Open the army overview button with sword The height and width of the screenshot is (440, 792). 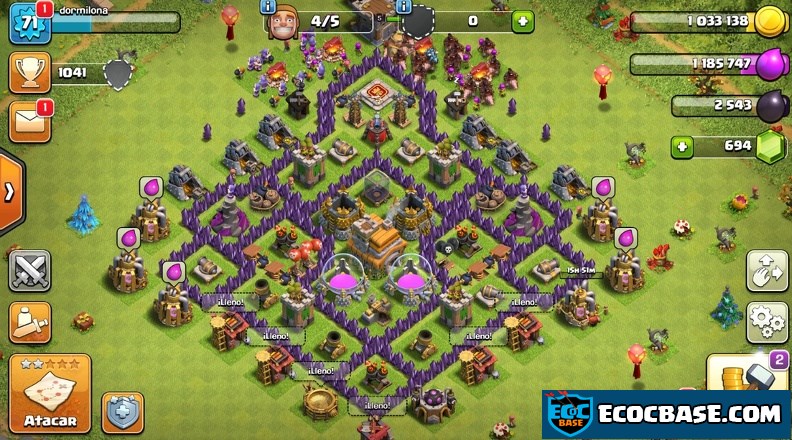(x=29, y=322)
